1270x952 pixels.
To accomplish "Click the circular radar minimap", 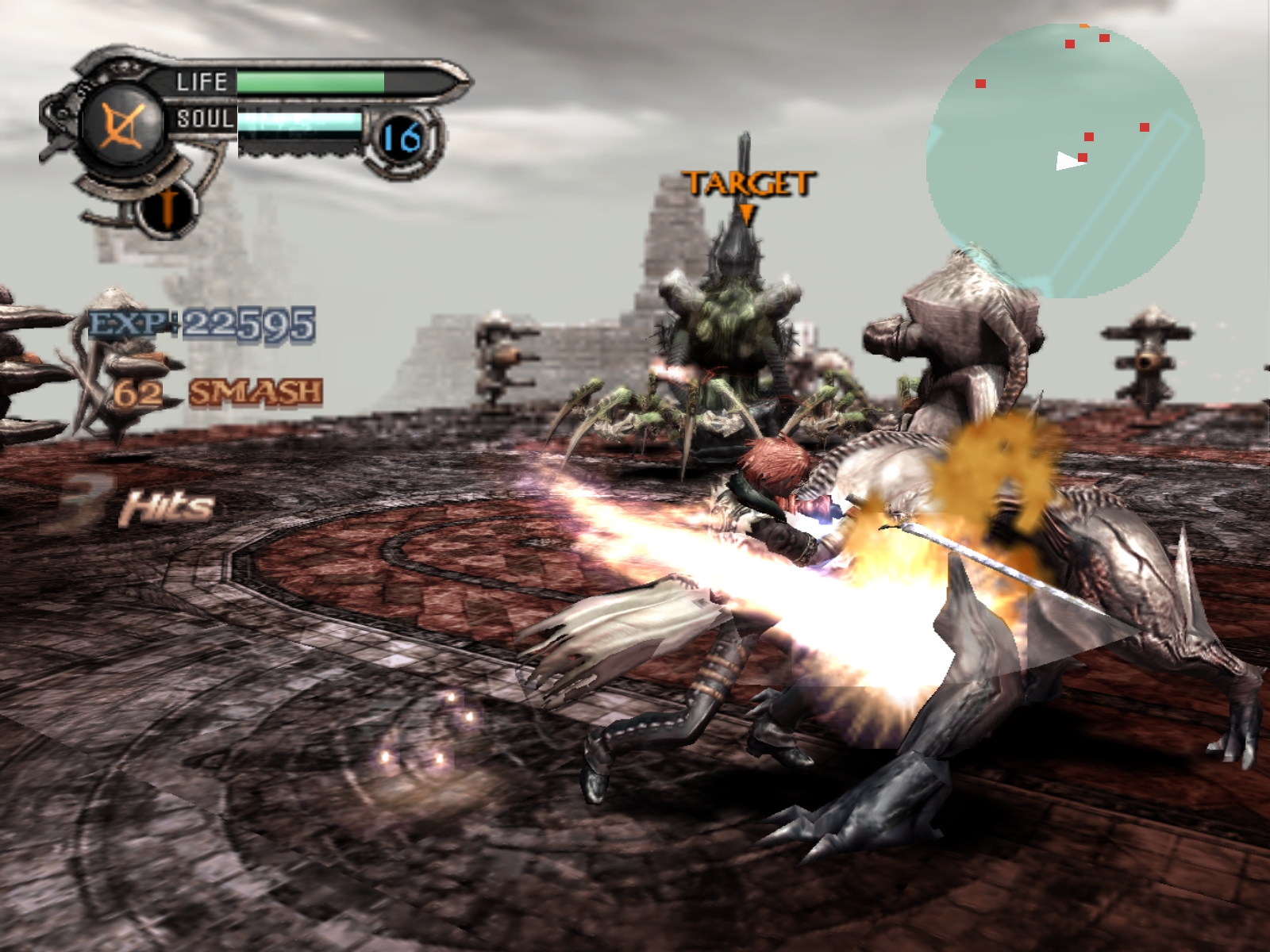I will point(1064,161).
